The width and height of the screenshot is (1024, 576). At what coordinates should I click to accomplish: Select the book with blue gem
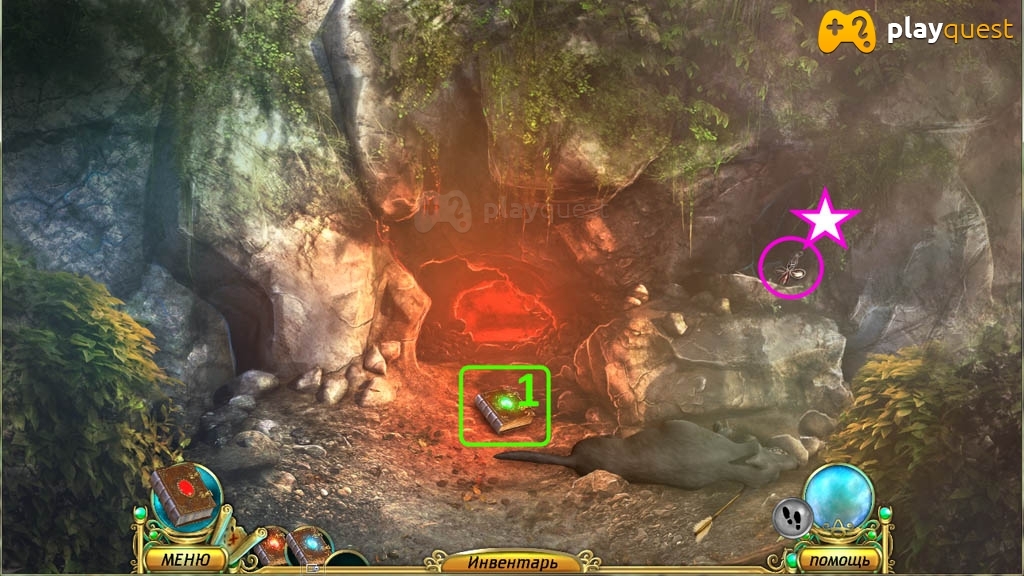[x=309, y=544]
